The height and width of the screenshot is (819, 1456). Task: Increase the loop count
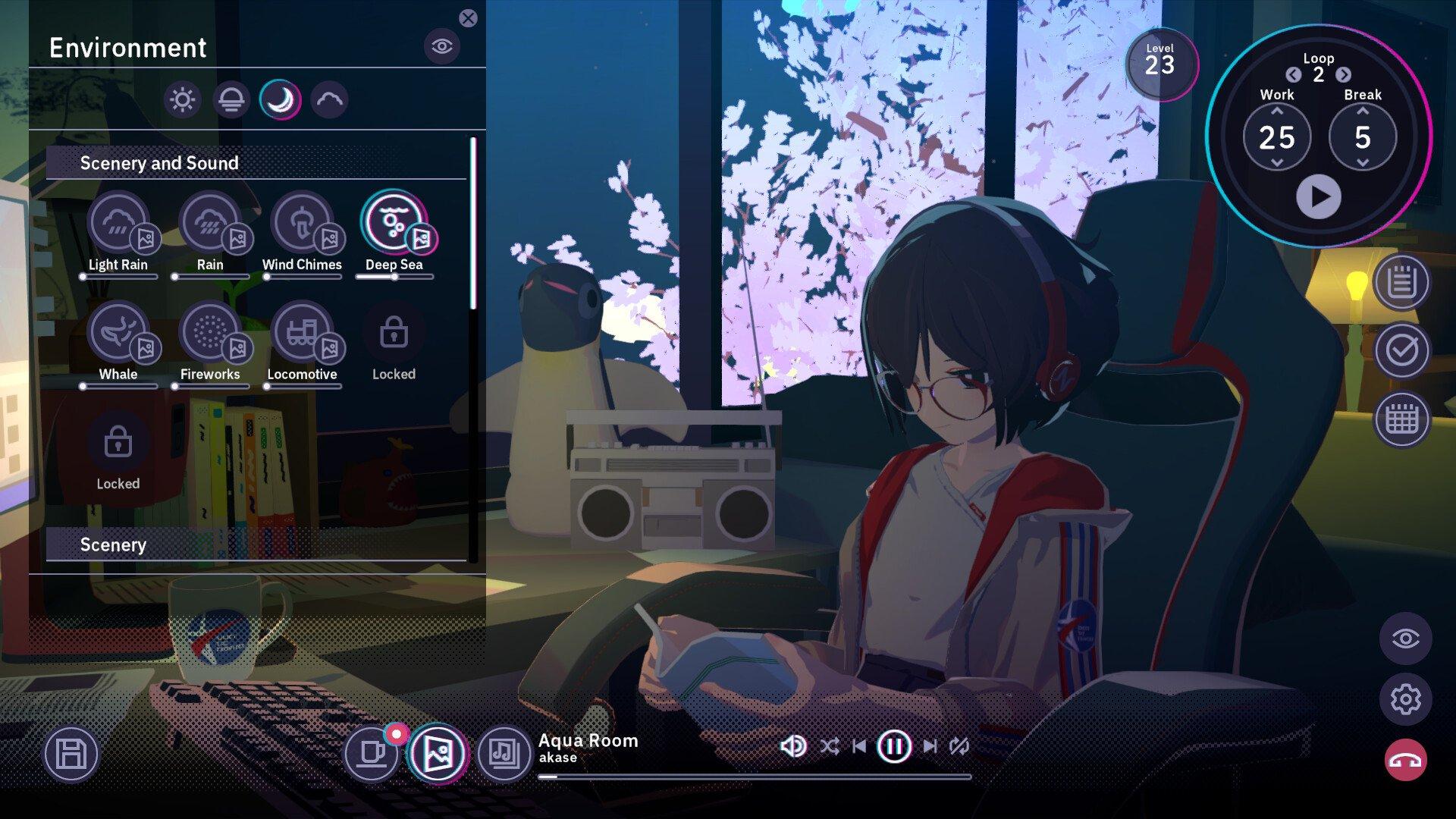(x=1343, y=74)
